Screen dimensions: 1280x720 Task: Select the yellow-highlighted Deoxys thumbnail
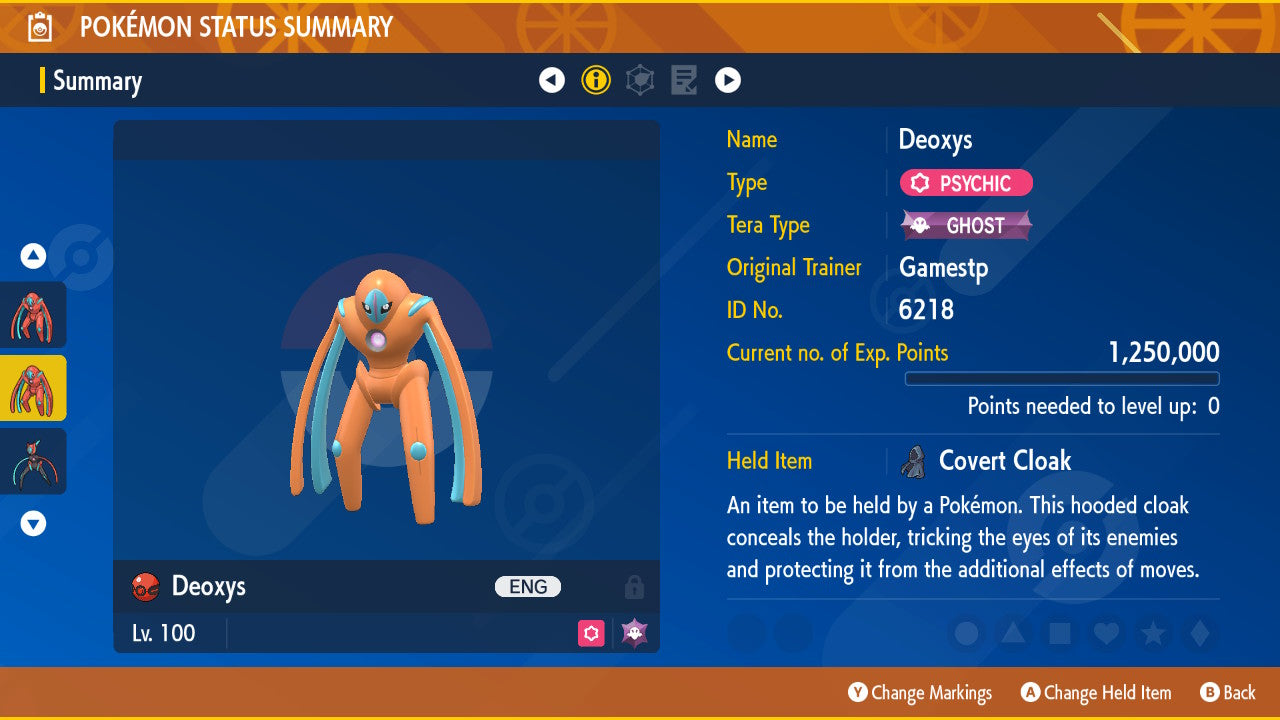click(33, 388)
